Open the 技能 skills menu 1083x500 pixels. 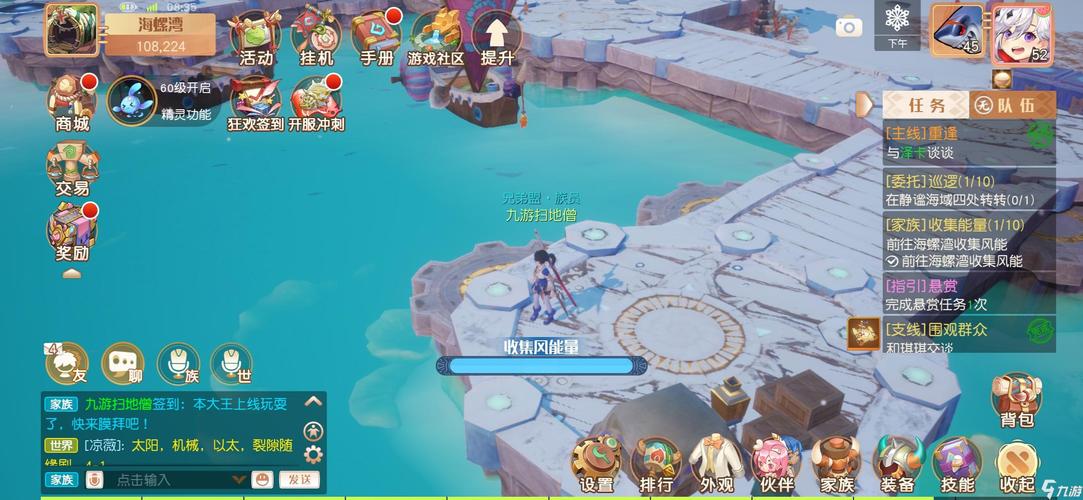[x=957, y=465]
